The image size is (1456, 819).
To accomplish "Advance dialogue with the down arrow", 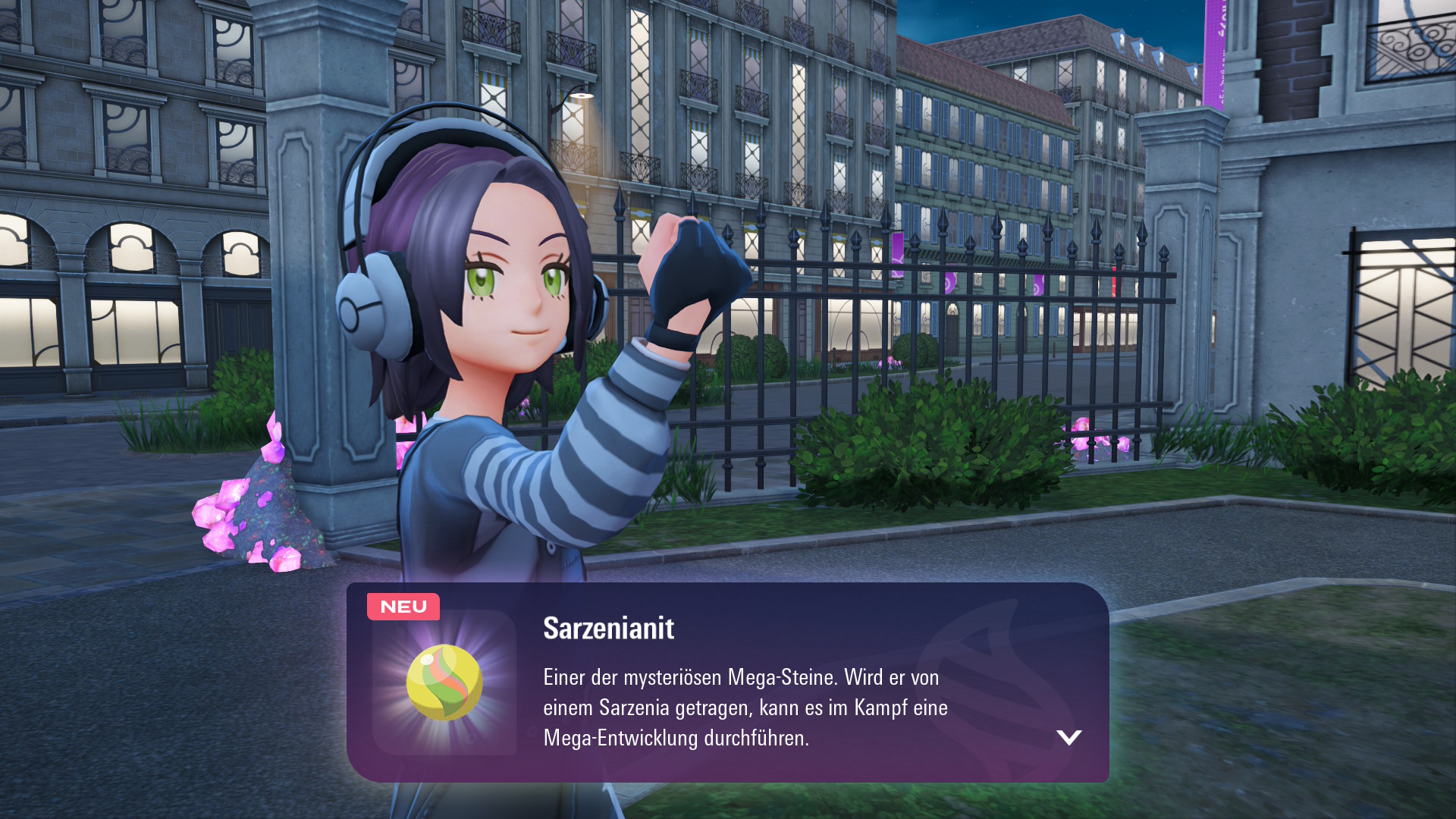I will [1068, 737].
